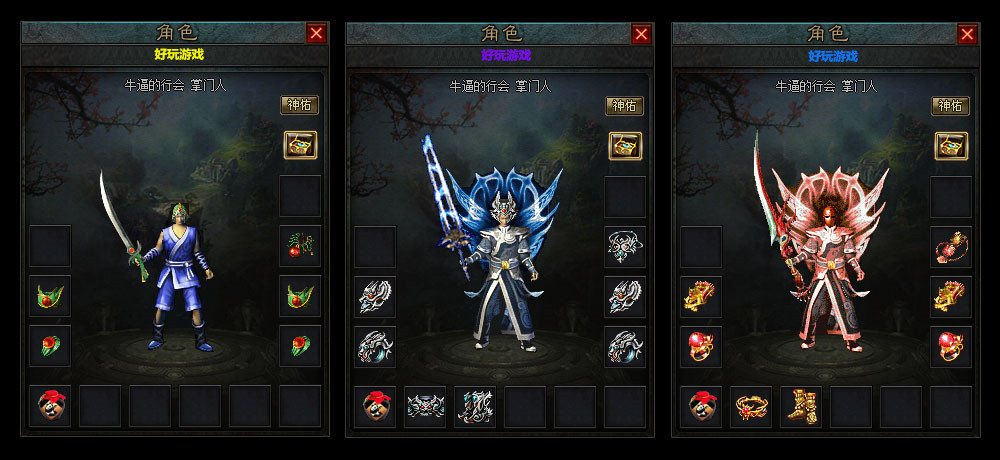Select the green-leaf red berry necklace slot
This screenshot has height=460, width=1000.
coord(299,246)
